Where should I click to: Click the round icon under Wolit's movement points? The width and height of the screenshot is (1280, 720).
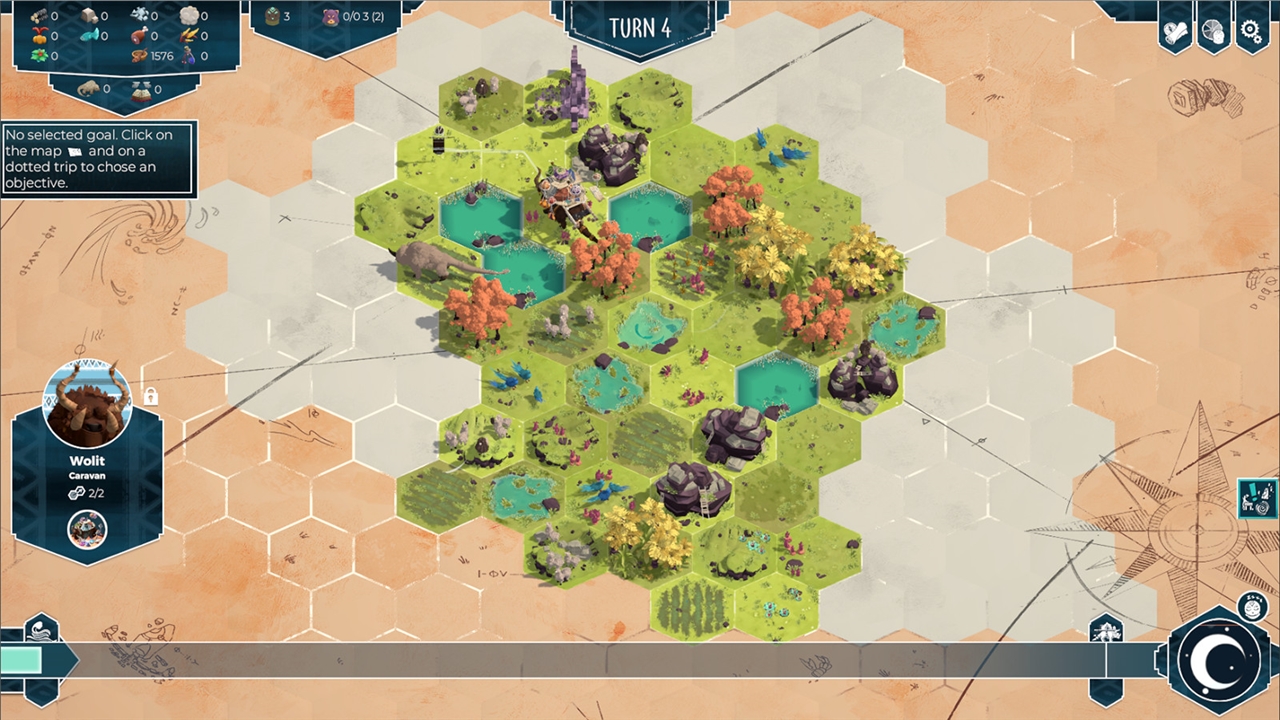click(x=87, y=529)
